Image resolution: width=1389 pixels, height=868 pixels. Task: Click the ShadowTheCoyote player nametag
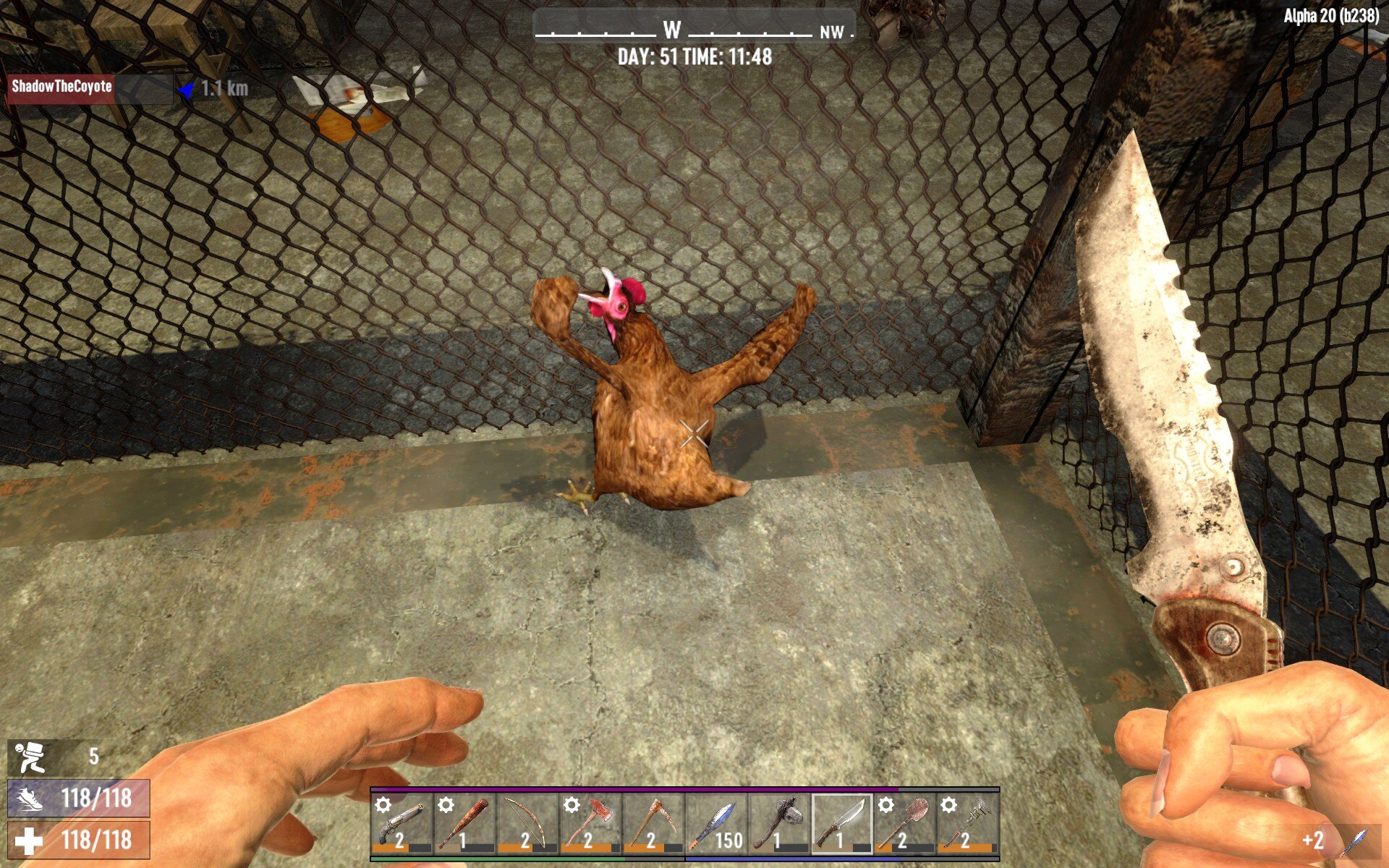(61, 88)
